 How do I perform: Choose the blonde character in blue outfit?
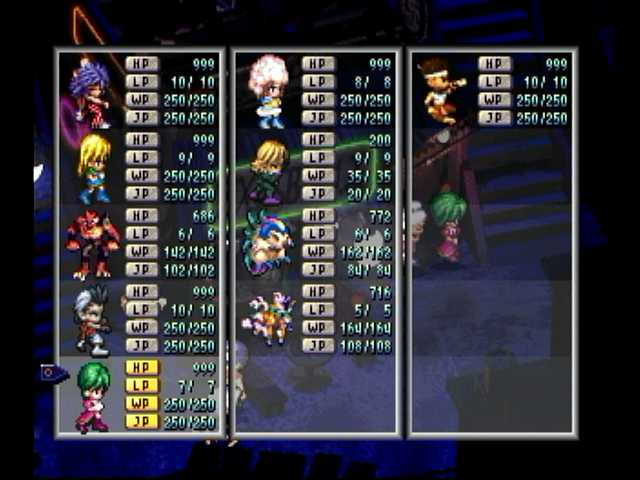[94, 168]
